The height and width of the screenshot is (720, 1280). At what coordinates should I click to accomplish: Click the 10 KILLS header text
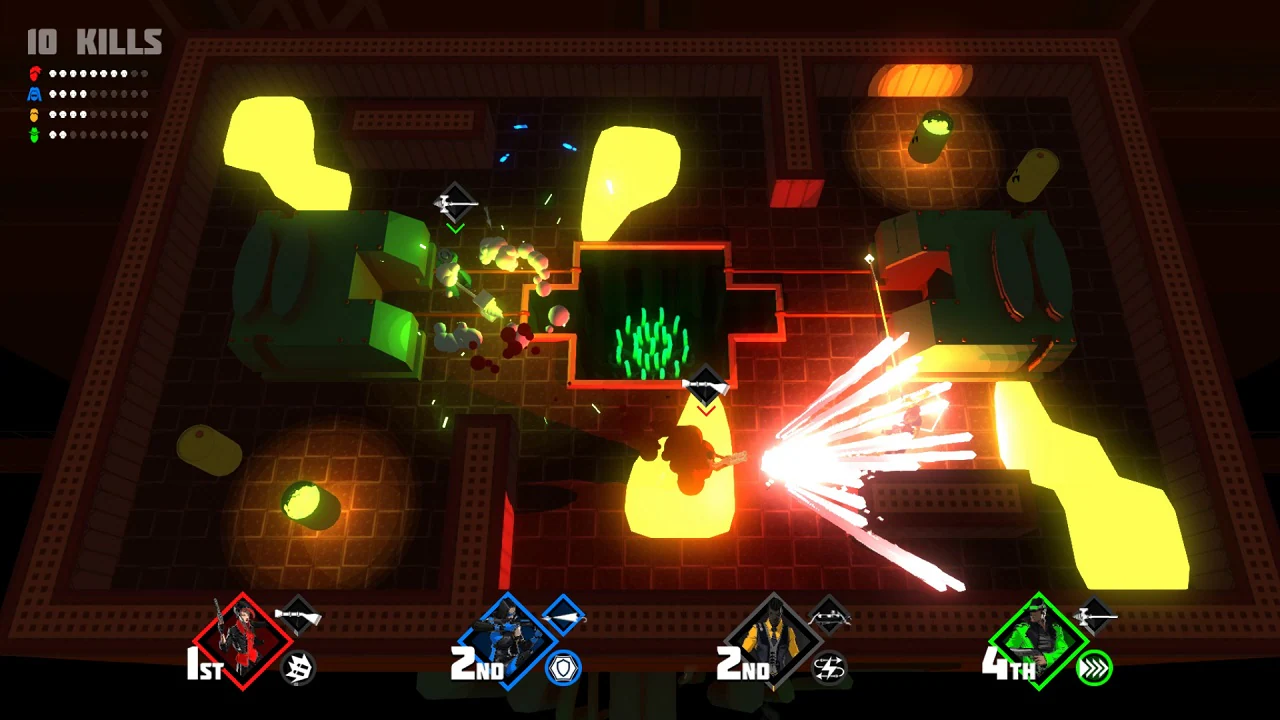93,42
